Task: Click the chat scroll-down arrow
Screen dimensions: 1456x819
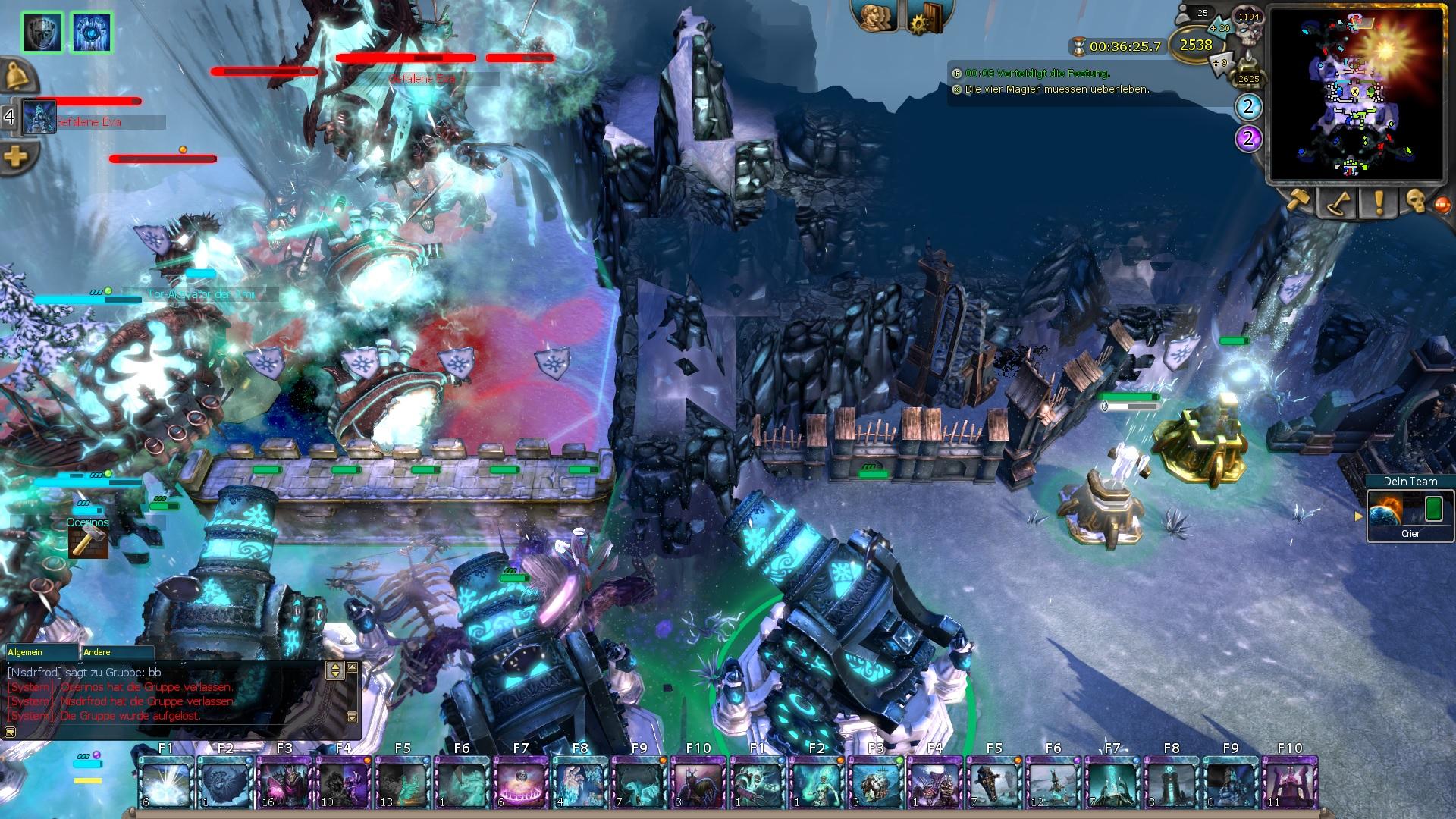Action: click(x=352, y=717)
